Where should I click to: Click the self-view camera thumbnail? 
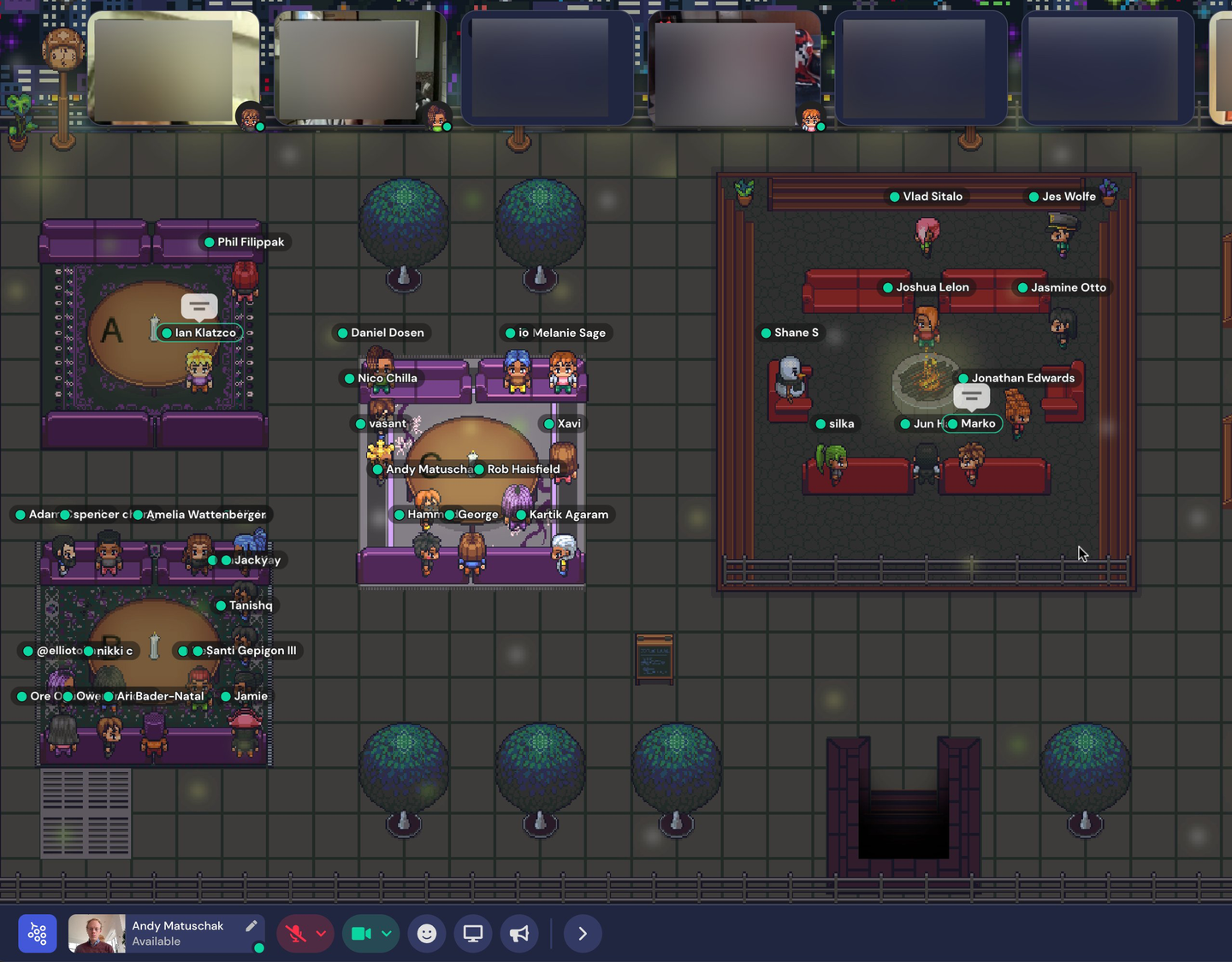97,934
